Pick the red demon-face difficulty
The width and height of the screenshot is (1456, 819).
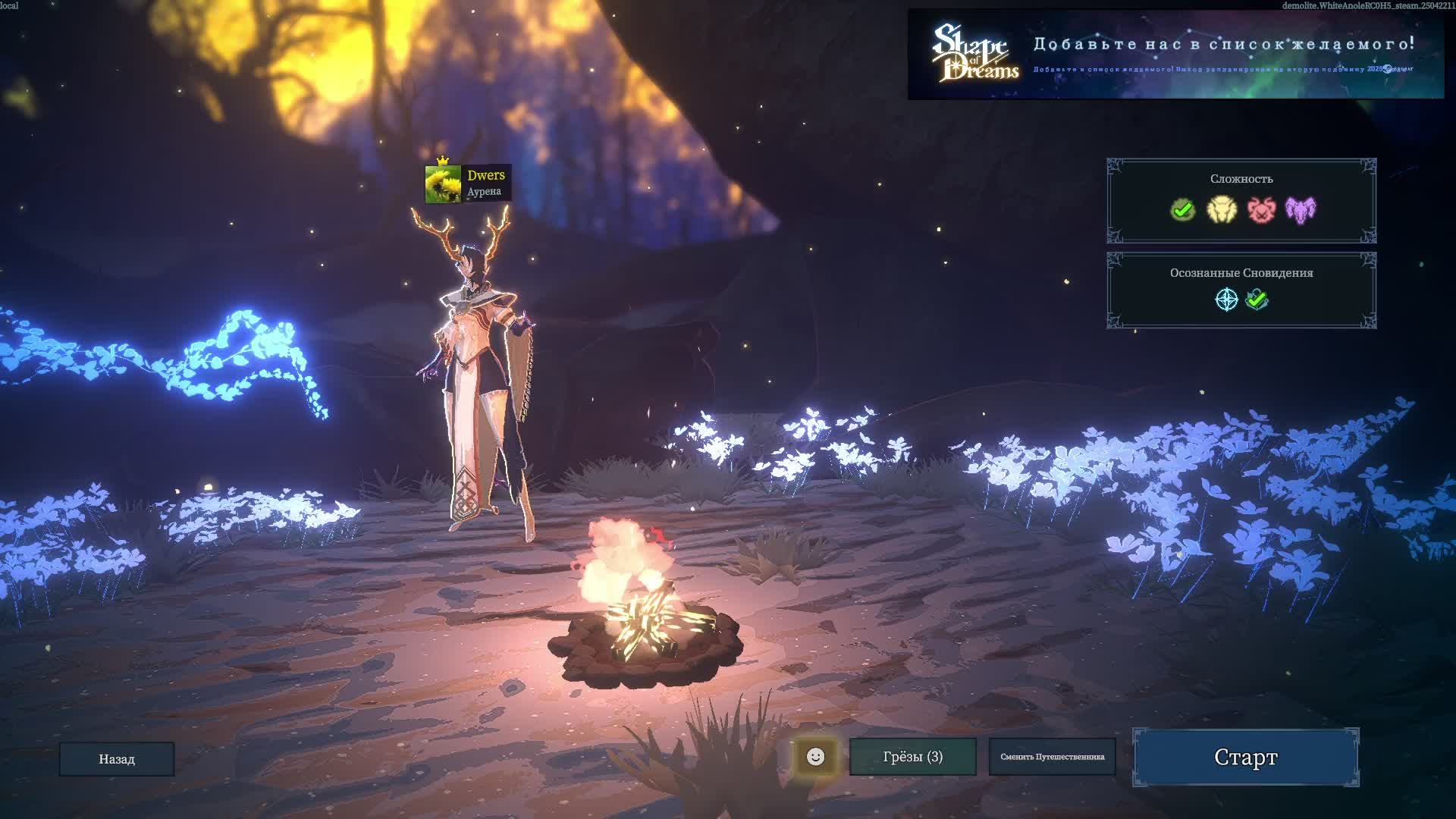pyautogui.click(x=1261, y=209)
